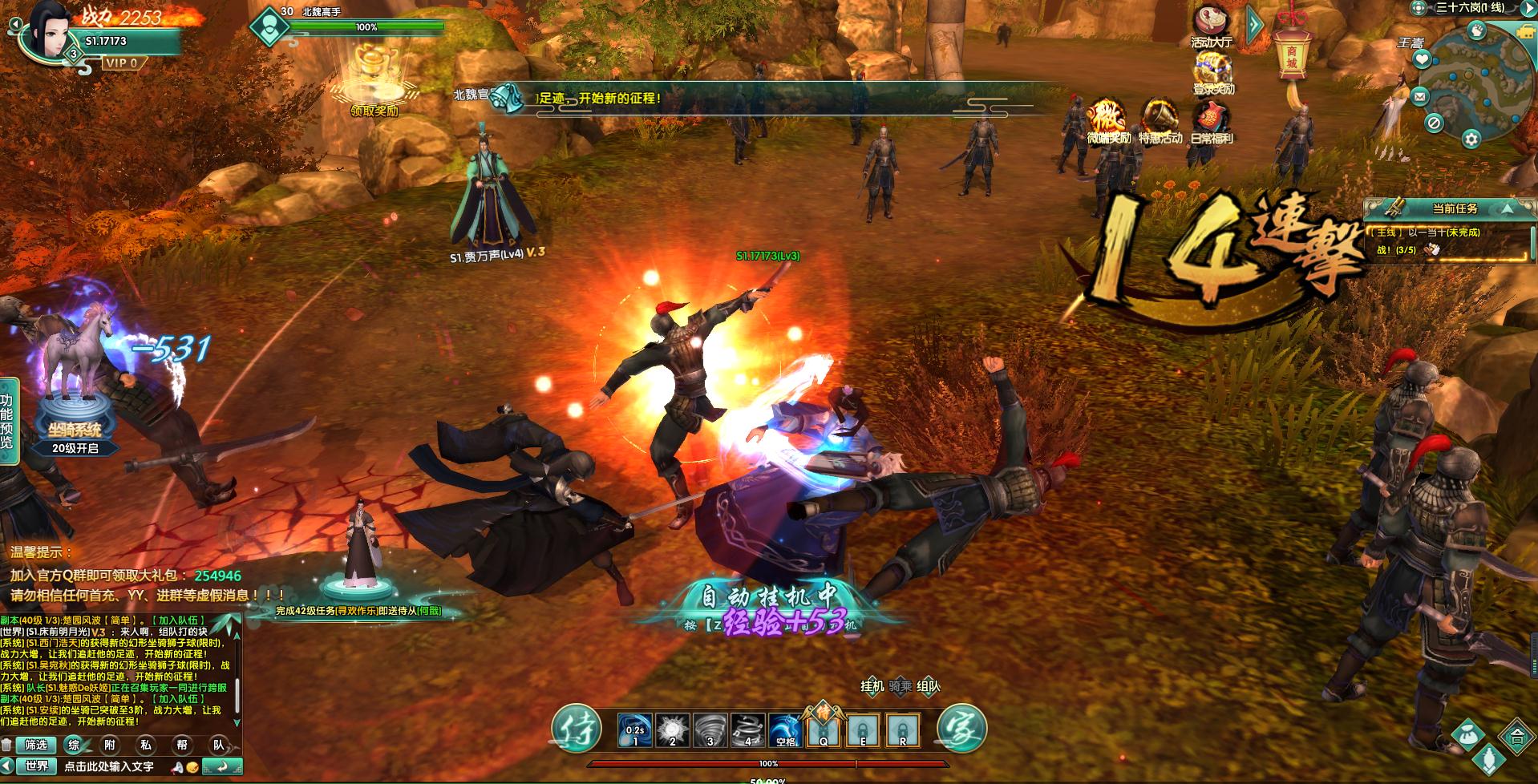Switch to the 私 private chat tab
Screen dimensions: 1538x784
coord(146,745)
